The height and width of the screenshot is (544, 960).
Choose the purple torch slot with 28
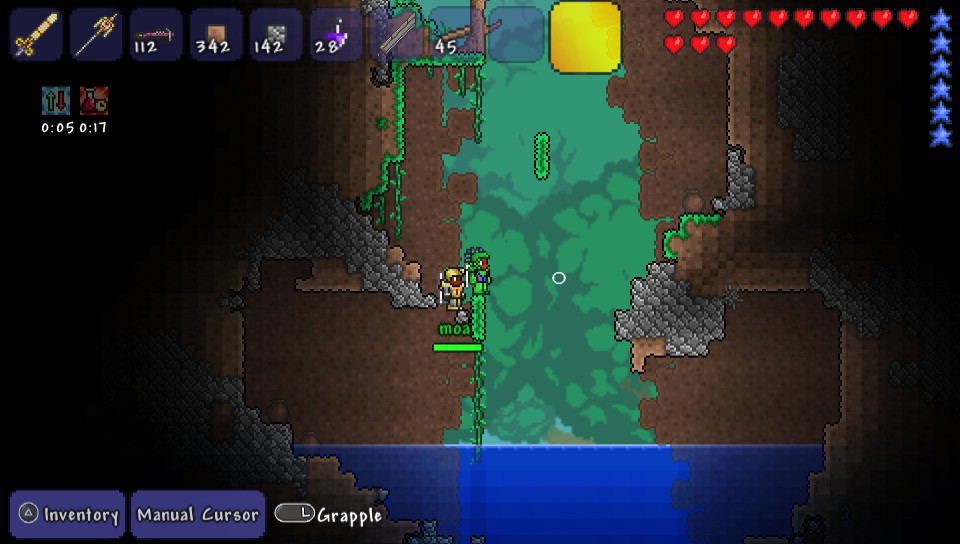336,35
